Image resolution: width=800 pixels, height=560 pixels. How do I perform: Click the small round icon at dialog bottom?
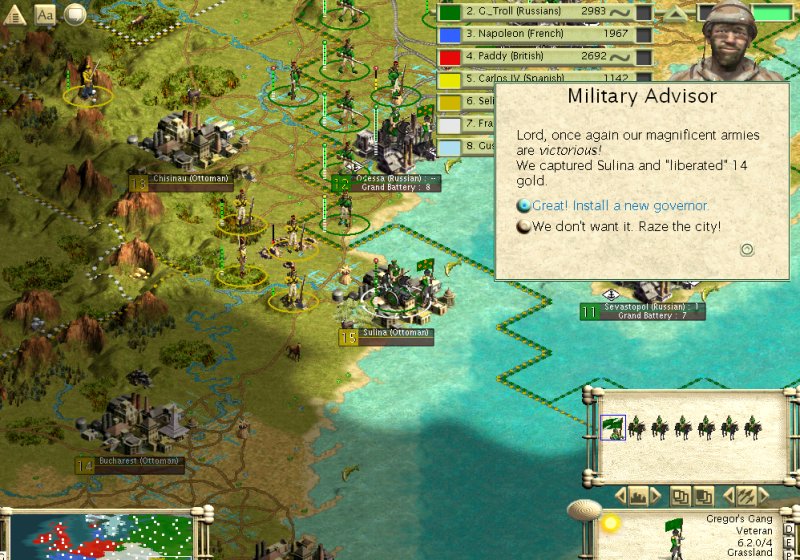click(x=746, y=250)
